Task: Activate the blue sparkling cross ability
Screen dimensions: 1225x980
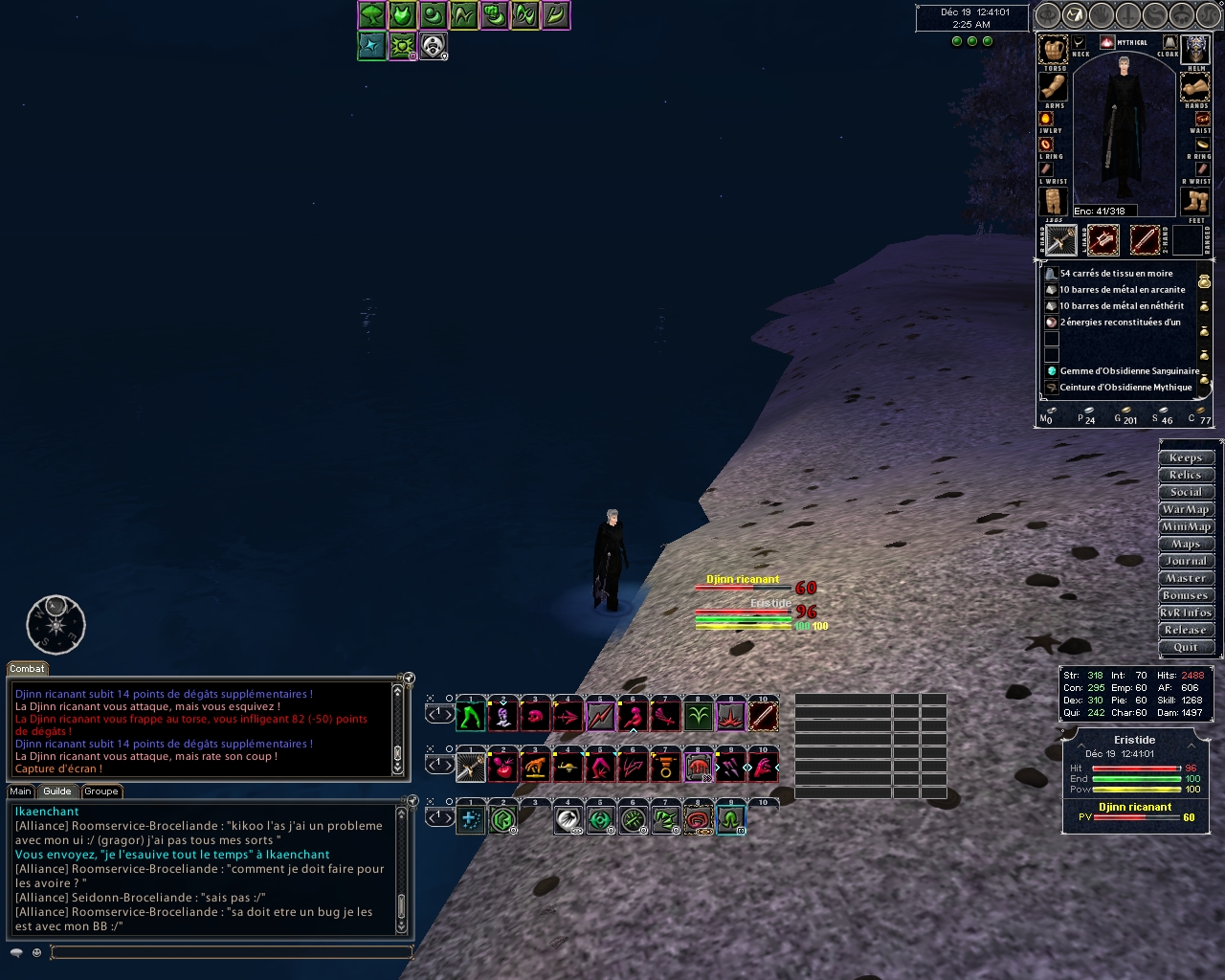Action: pos(470,819)
